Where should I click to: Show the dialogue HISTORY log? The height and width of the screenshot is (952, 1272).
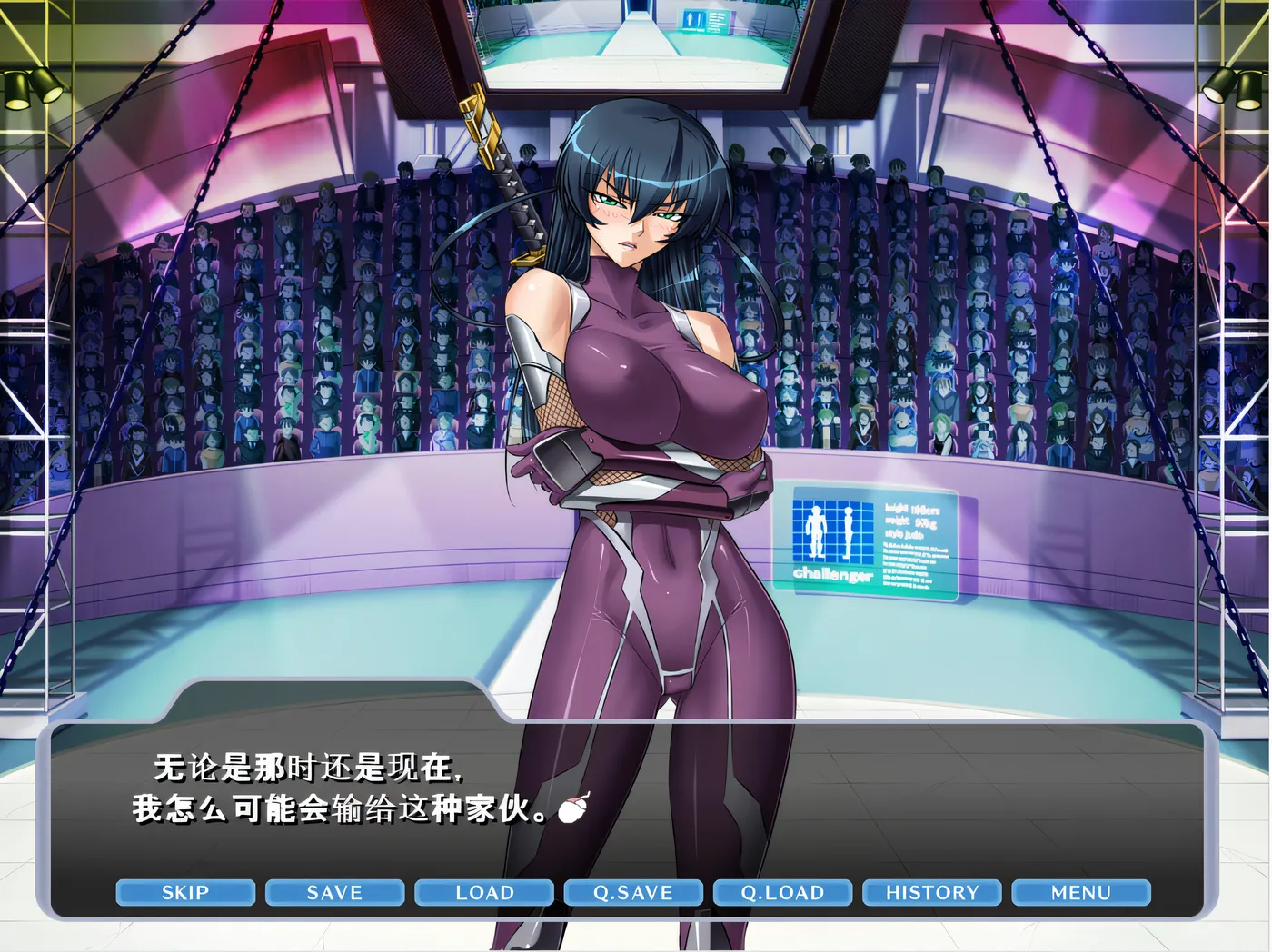coord(931,892)
